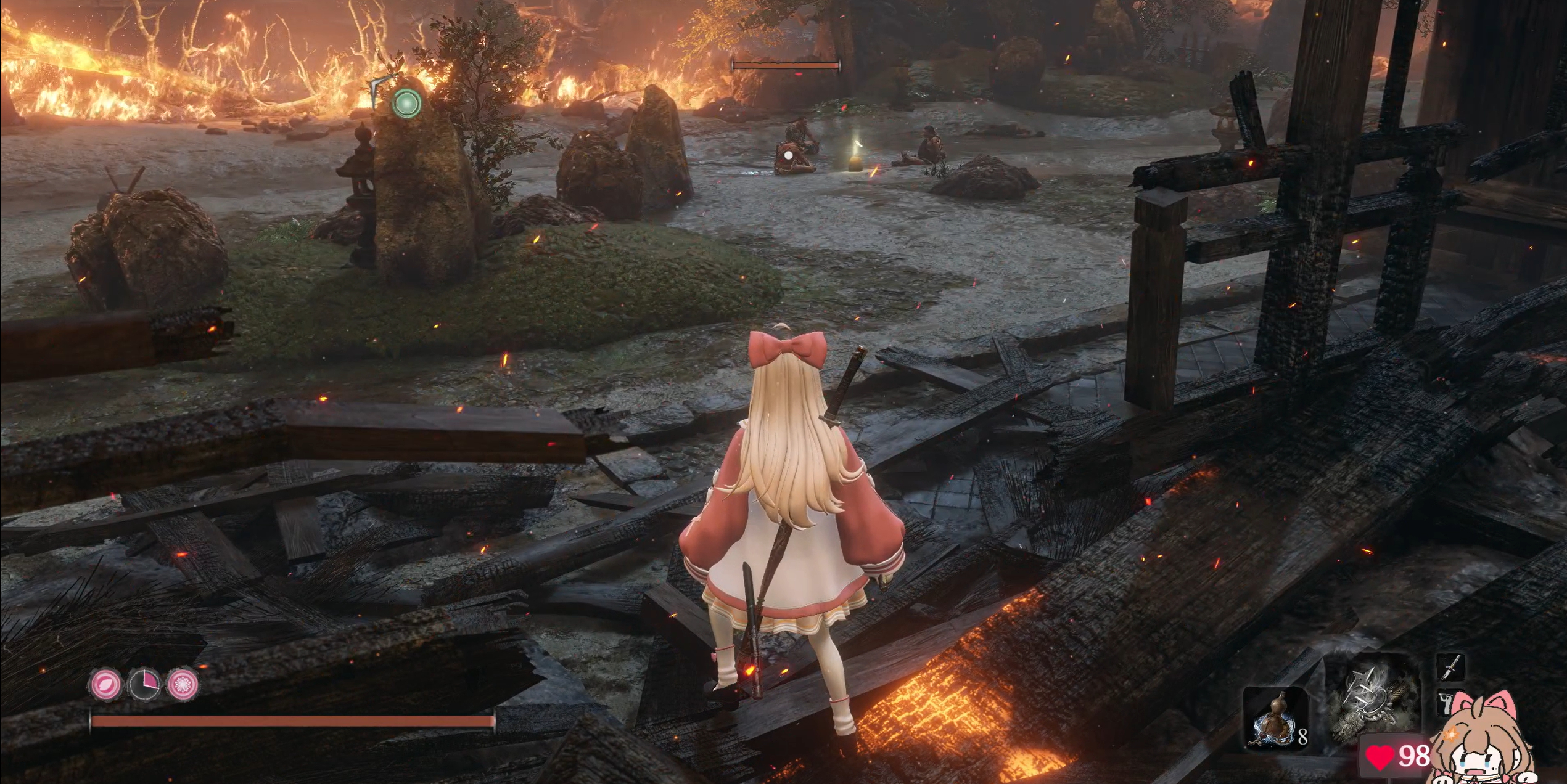Click the green grapple point indicator

pos(406,103)
